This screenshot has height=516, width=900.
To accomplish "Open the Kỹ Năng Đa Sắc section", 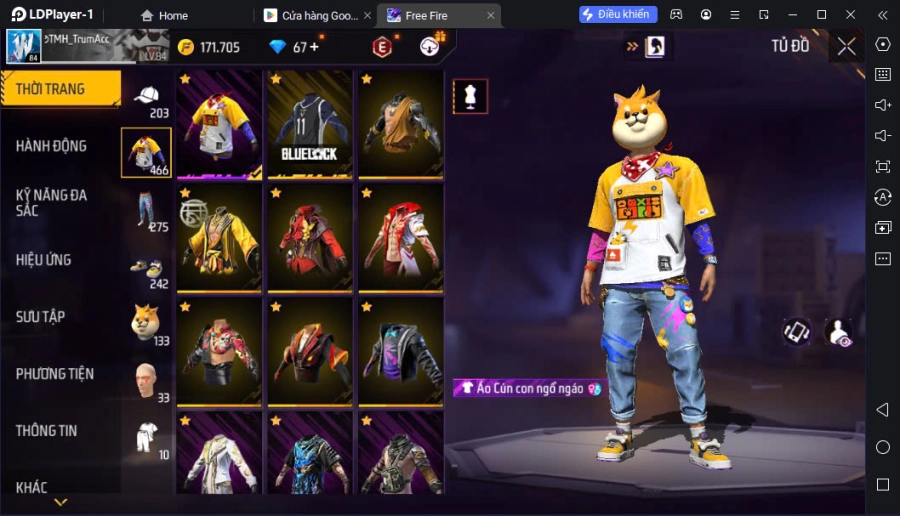I will (x=52, y=203).
